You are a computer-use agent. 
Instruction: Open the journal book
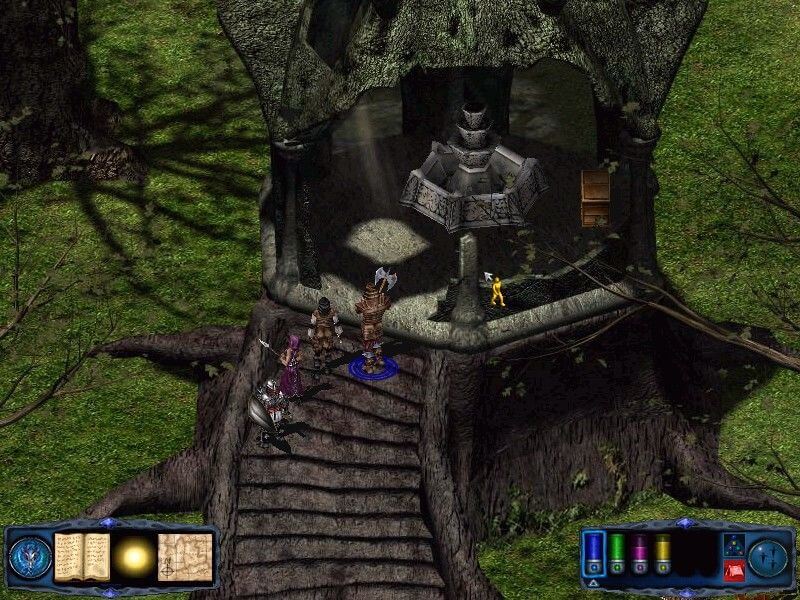pos(81,556)
